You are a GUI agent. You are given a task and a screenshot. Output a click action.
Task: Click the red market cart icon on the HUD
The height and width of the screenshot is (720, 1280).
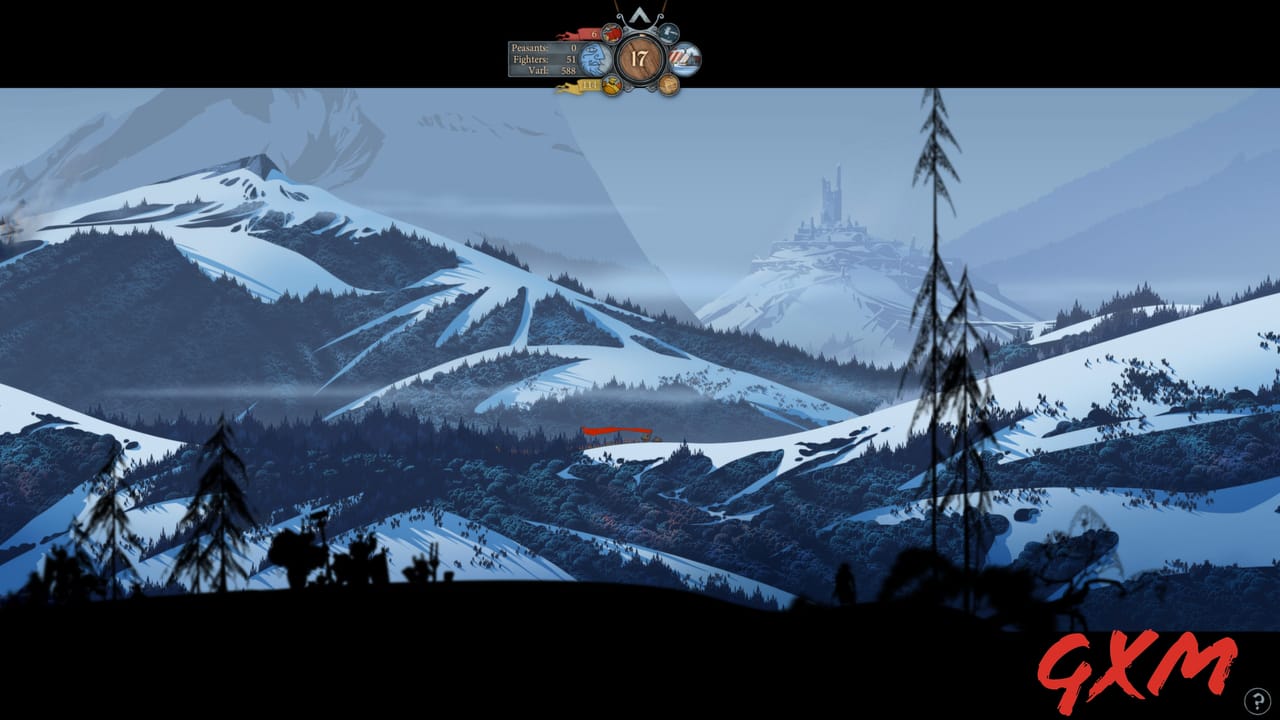point(612,33)
